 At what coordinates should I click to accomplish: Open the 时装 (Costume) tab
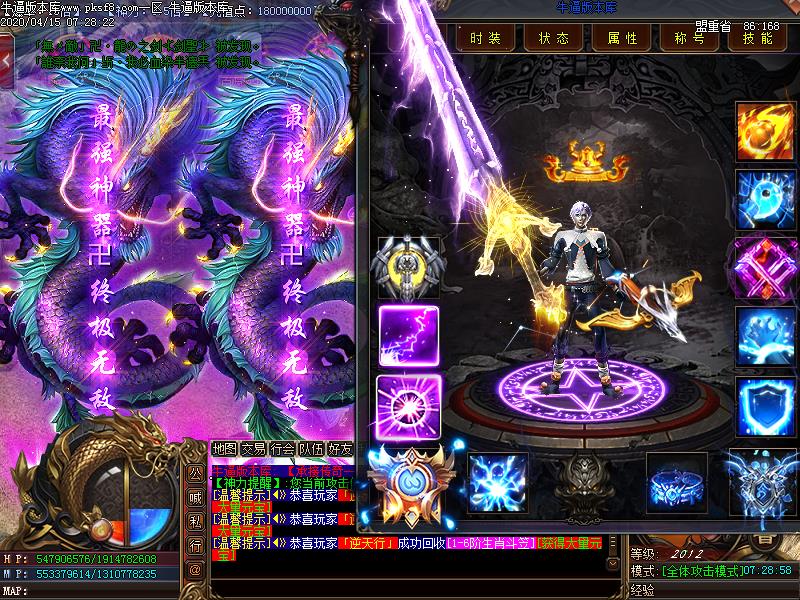pyautogui.click(x=486, y=38)
